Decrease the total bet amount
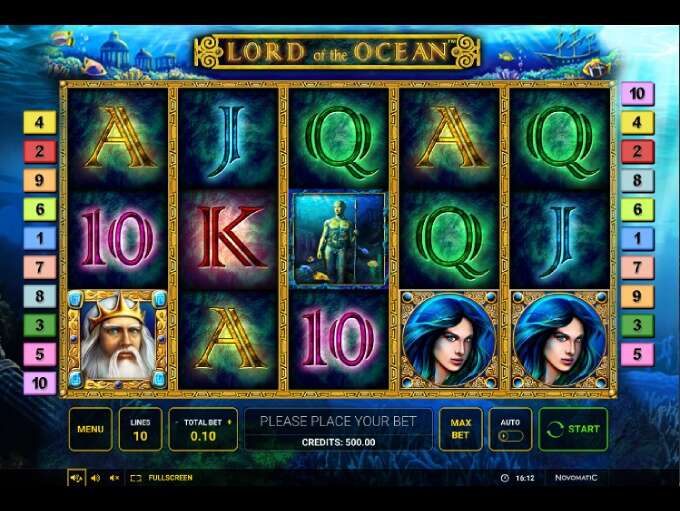Viewport: 680px width, 511px height. pyautogui.click(x=175, y=422)
